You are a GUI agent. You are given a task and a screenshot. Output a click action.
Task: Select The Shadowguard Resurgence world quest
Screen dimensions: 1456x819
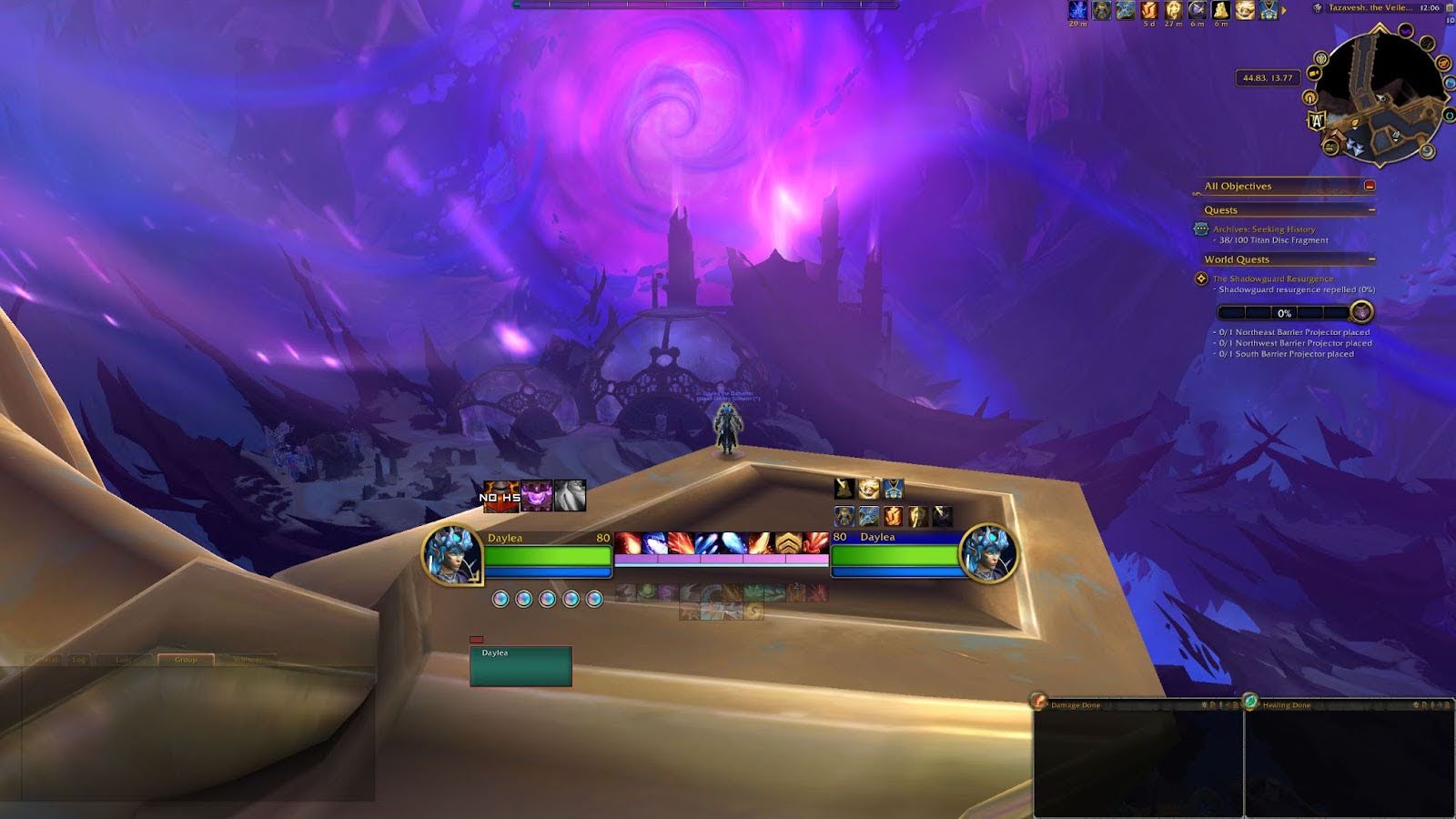point(1272,278)
